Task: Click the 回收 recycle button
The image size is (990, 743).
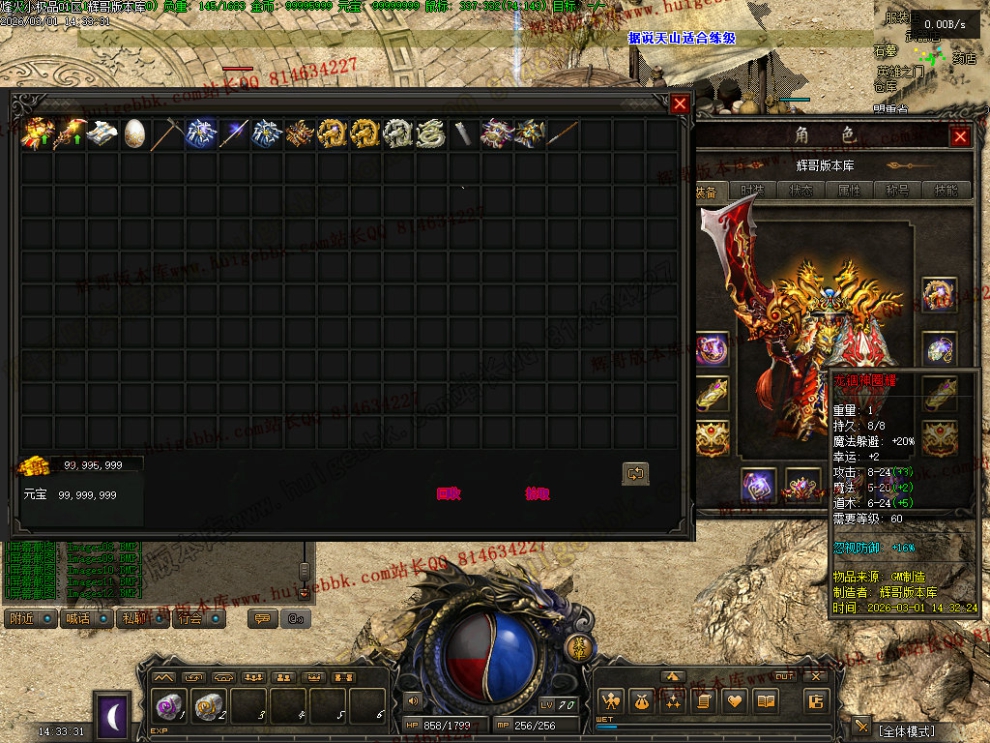Action: [x=449, y=493]
